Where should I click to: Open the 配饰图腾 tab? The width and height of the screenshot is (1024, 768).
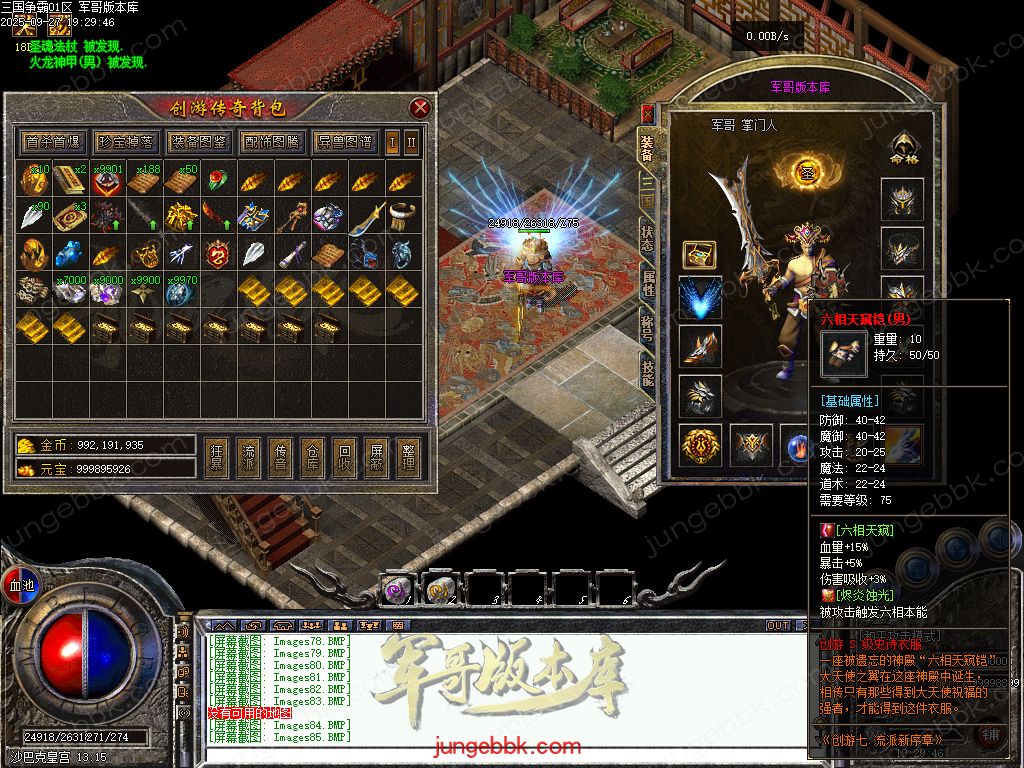pyautogui.click(x=271, y=142)
